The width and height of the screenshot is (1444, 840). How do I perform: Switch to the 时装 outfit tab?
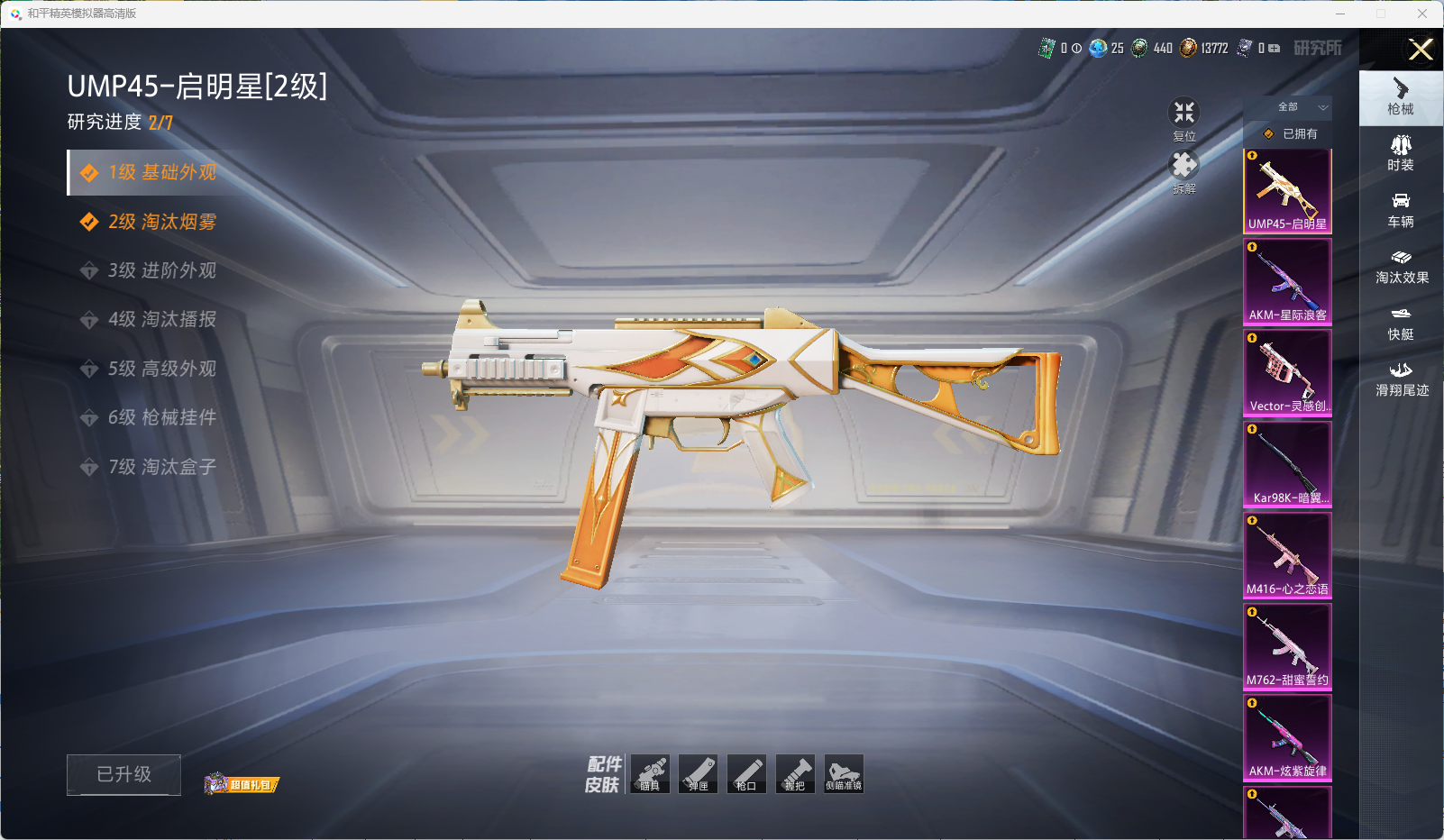tap(1401, 153)
